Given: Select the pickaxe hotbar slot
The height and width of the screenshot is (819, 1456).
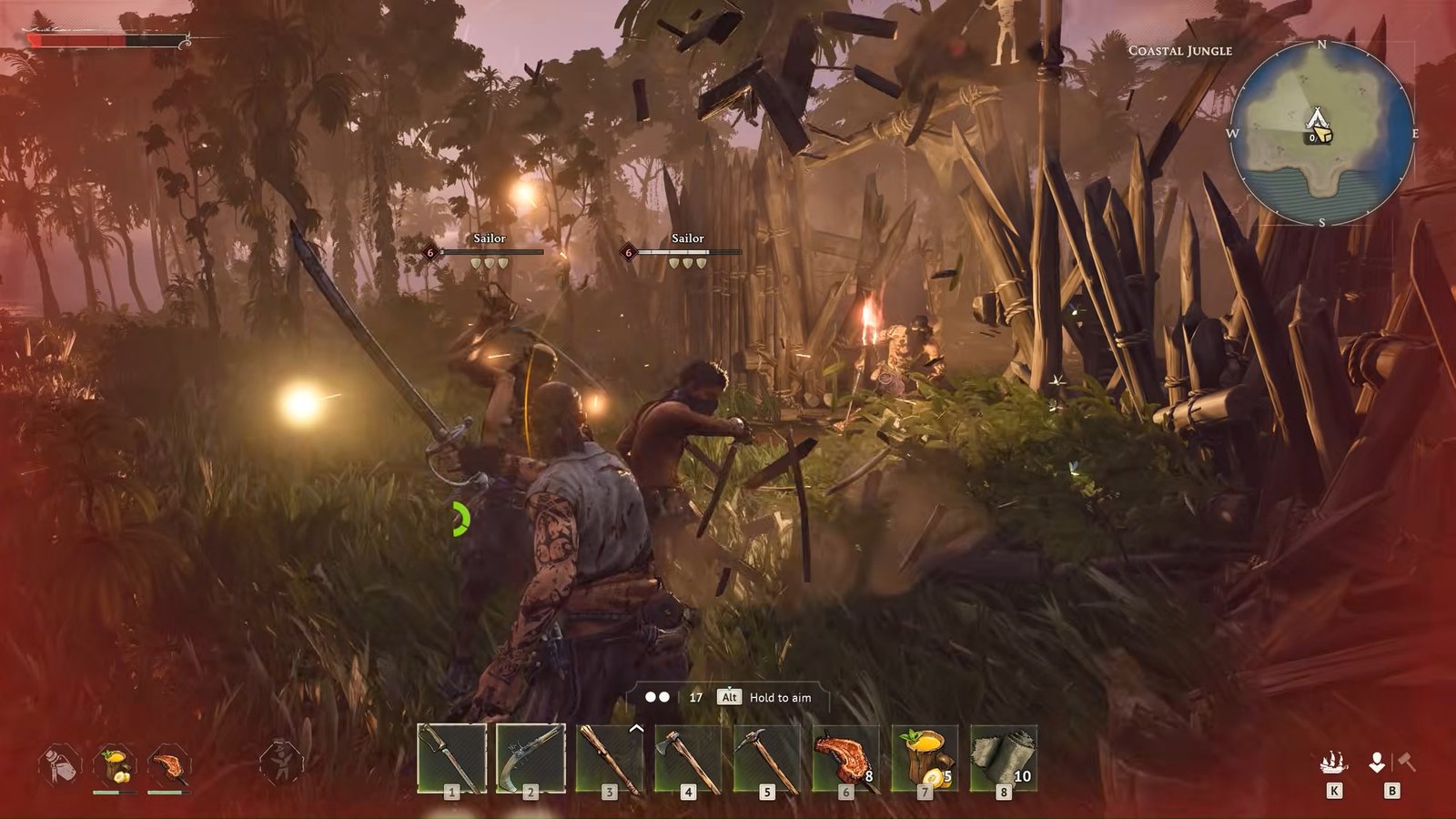Looking at the screenshot, I should click(x=767, y=758).
